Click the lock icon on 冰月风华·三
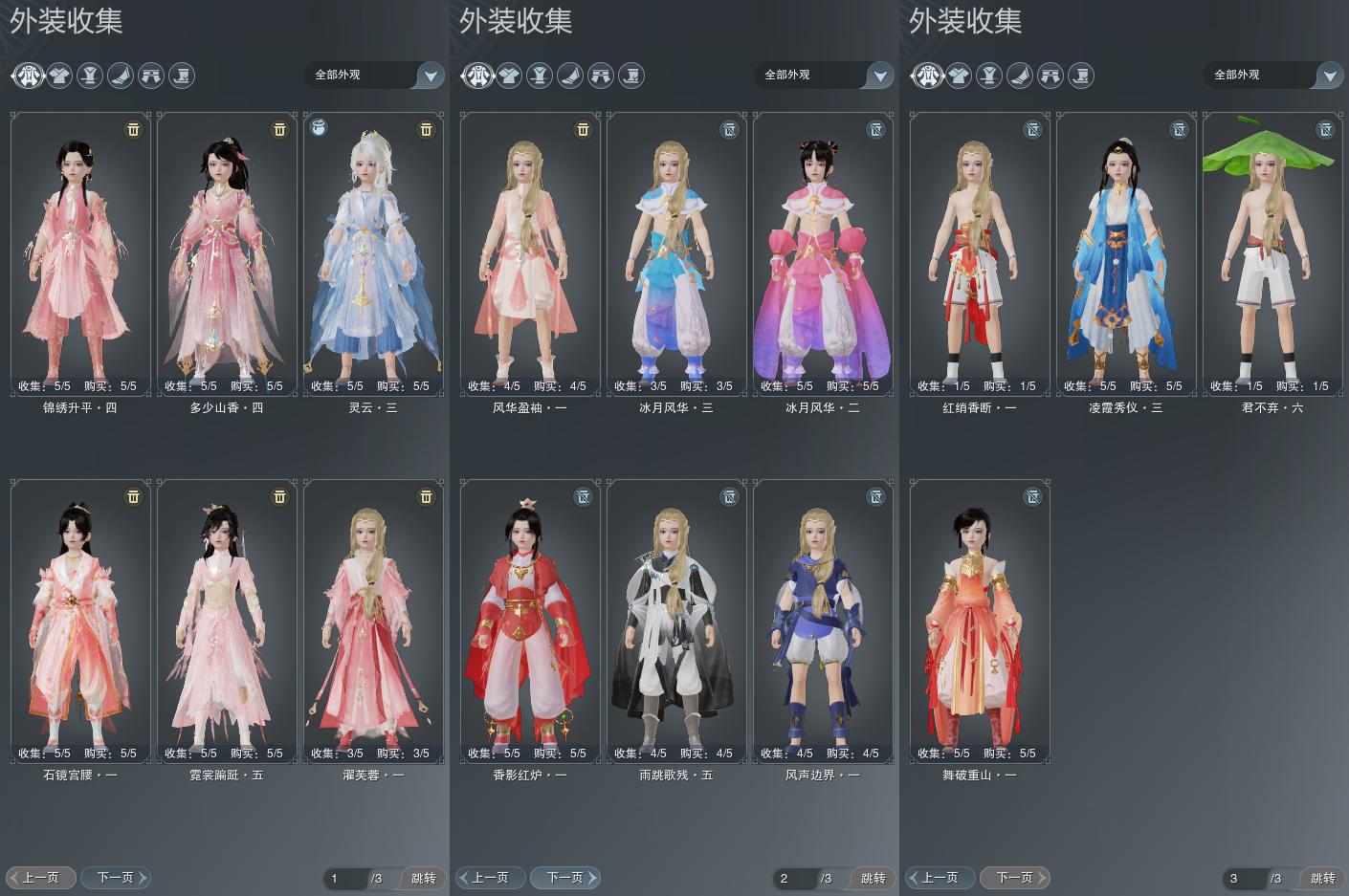1349x896 pixels. pyautogui.click(x=729, y=129)
